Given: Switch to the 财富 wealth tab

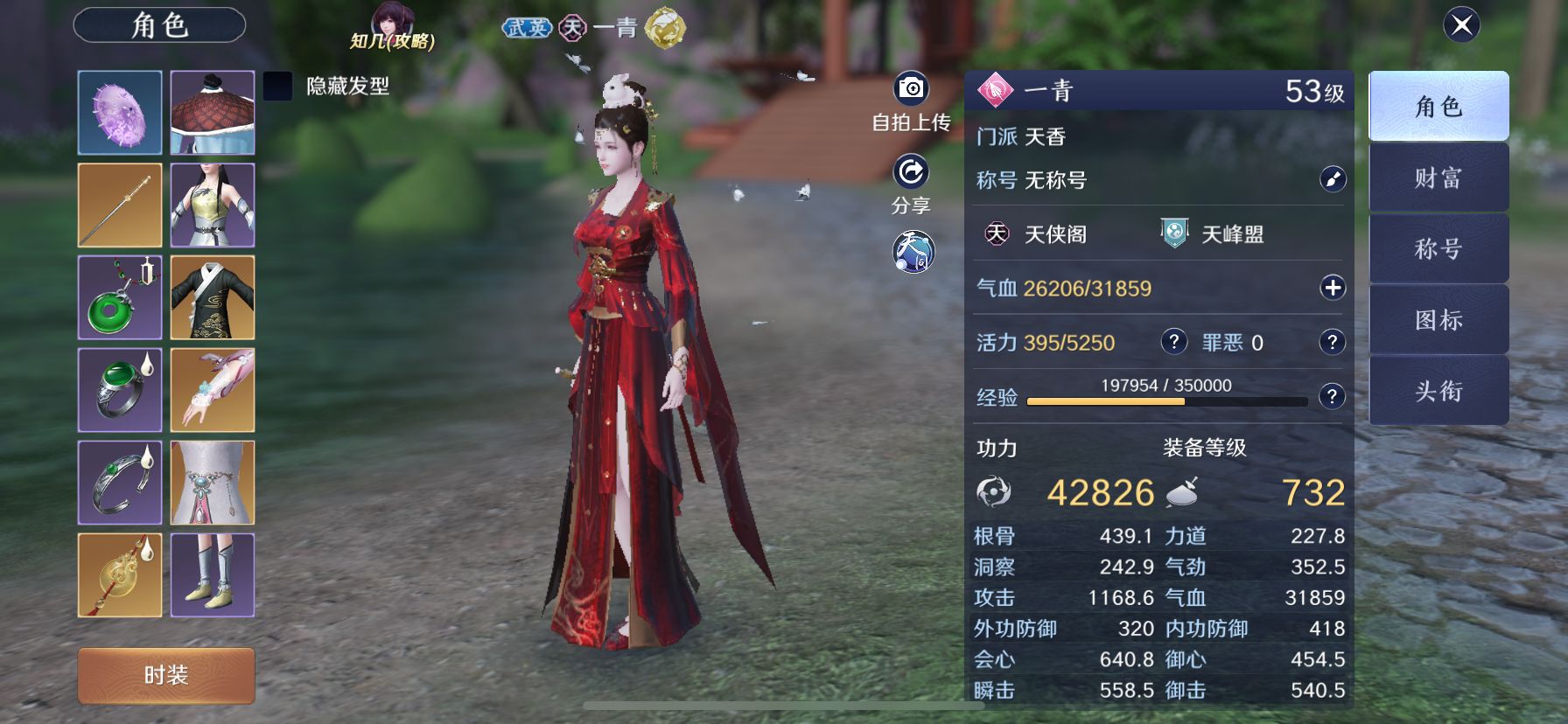Looking at the screenshot, I should tap(1438, 177).
